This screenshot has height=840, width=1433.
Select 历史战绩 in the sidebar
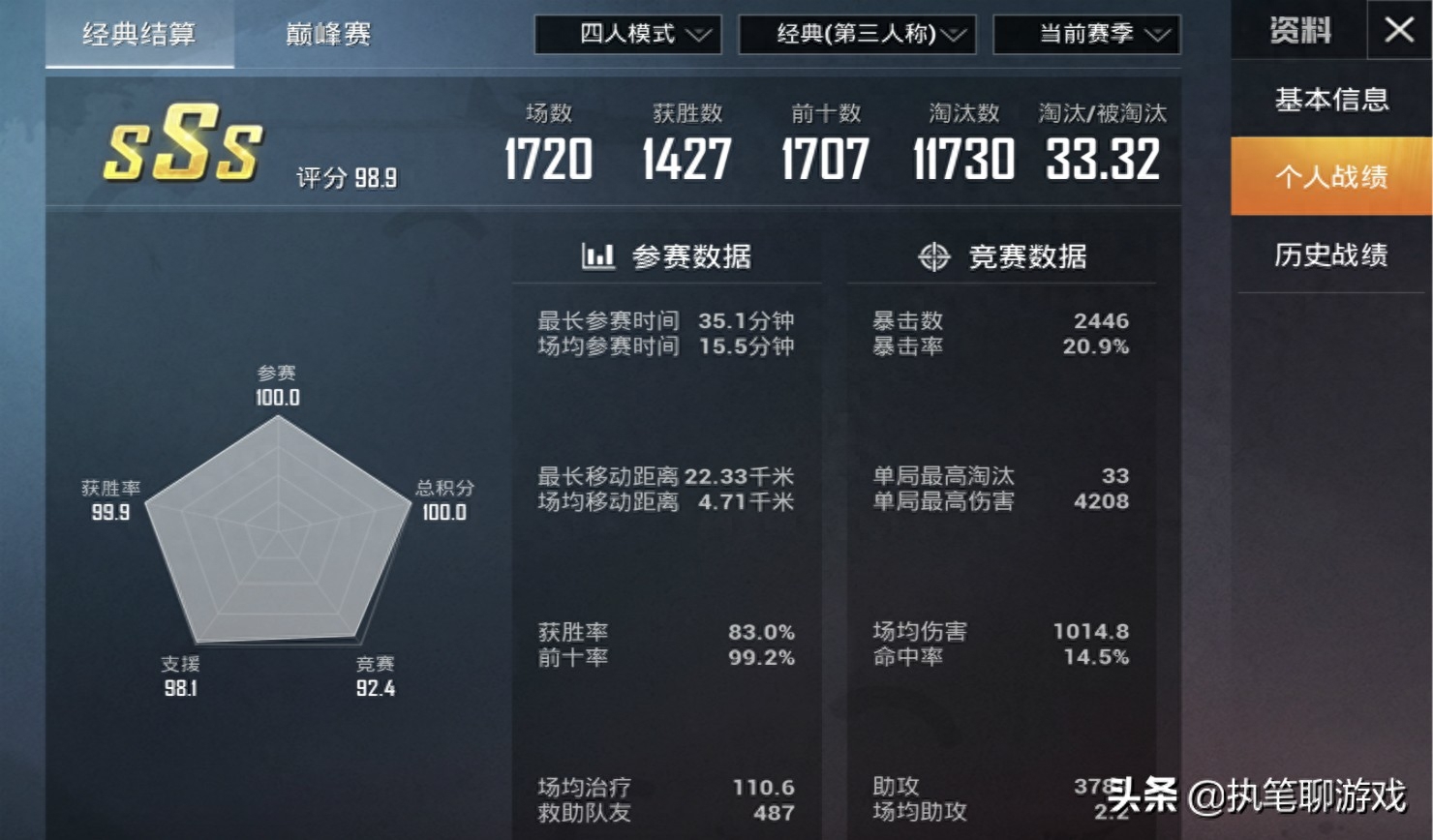[x=1330, y=255]
